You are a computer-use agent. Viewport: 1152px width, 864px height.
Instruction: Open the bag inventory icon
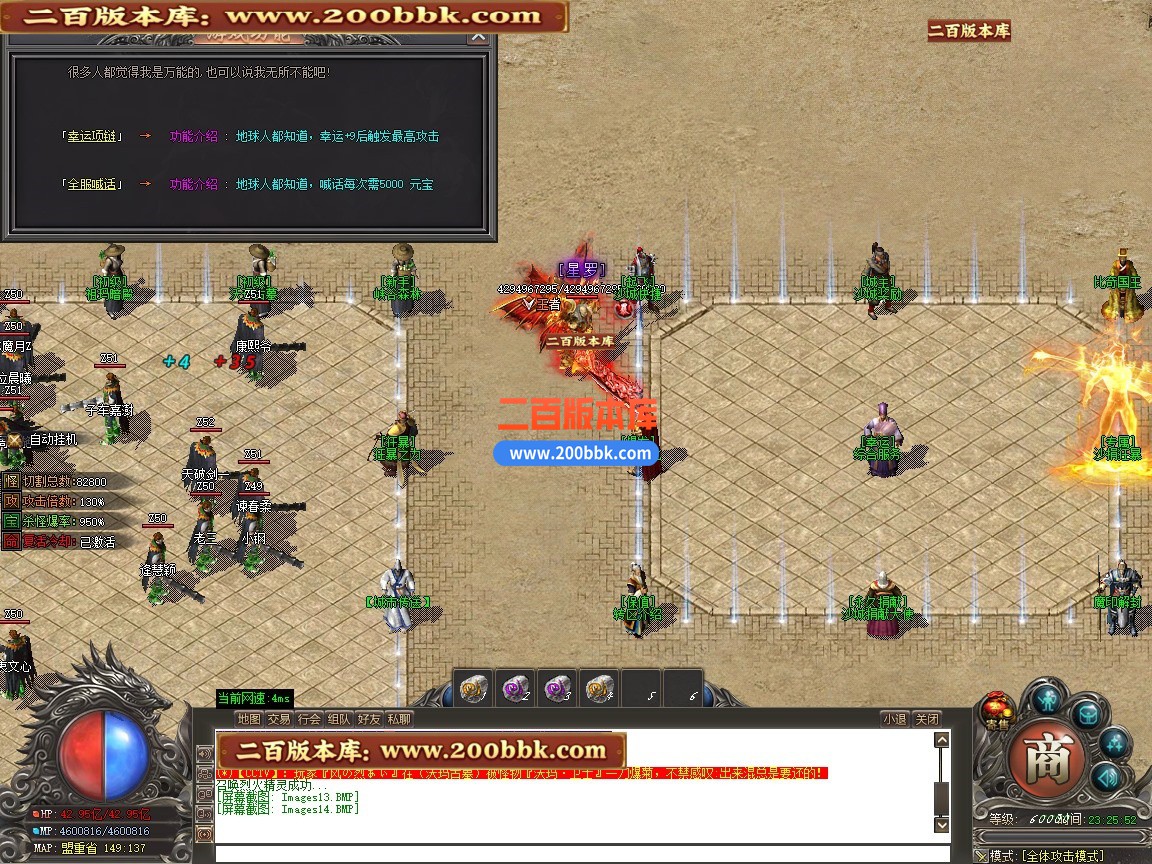click(1087, 714)
